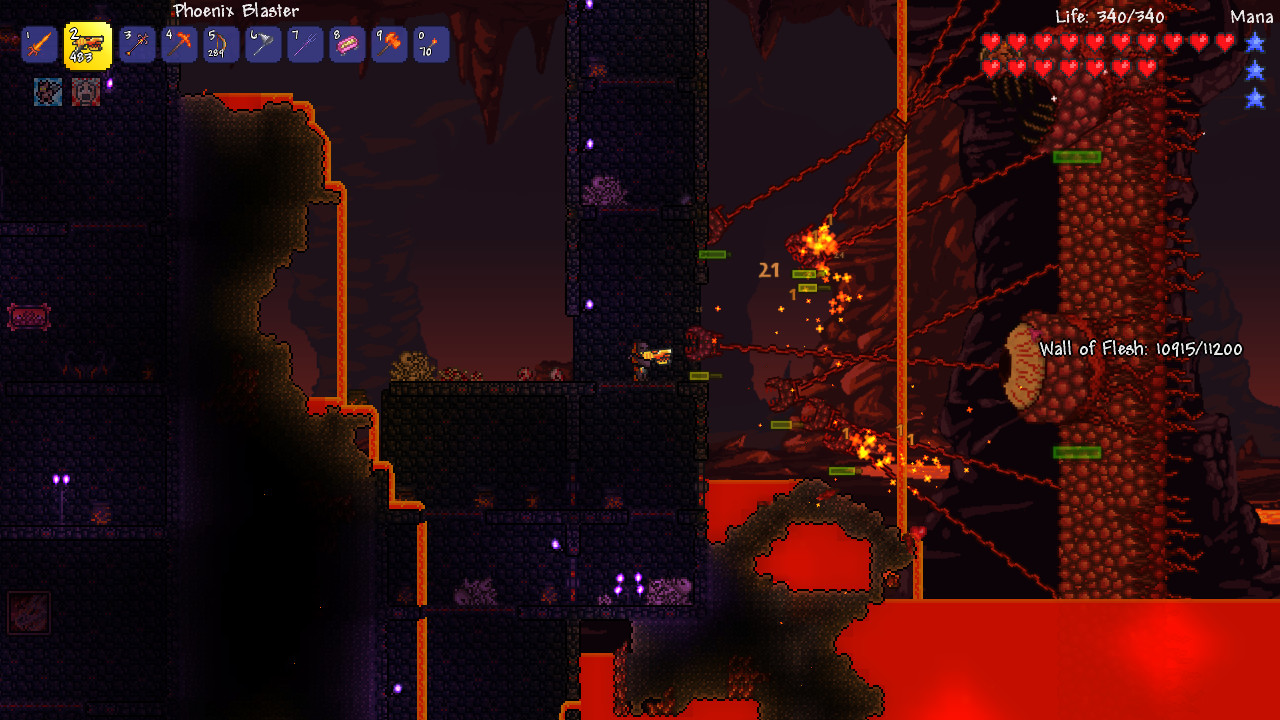
Task: Click the Wall of Flesh health readout
Action: [1140, 350]
